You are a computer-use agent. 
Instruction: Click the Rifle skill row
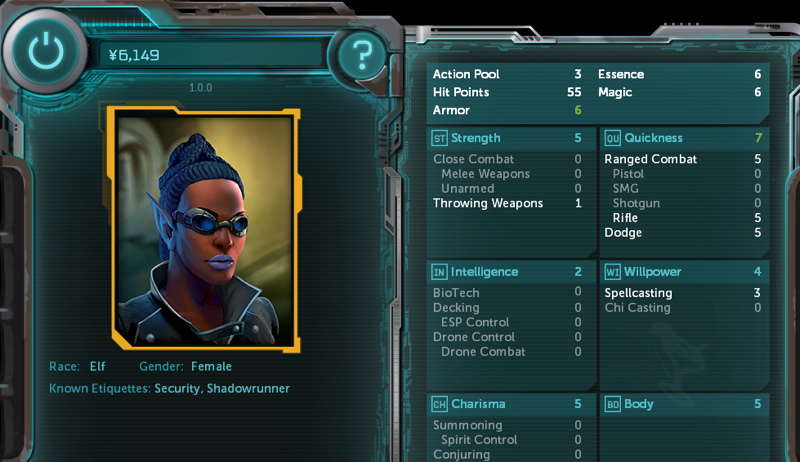pos(682,218)
